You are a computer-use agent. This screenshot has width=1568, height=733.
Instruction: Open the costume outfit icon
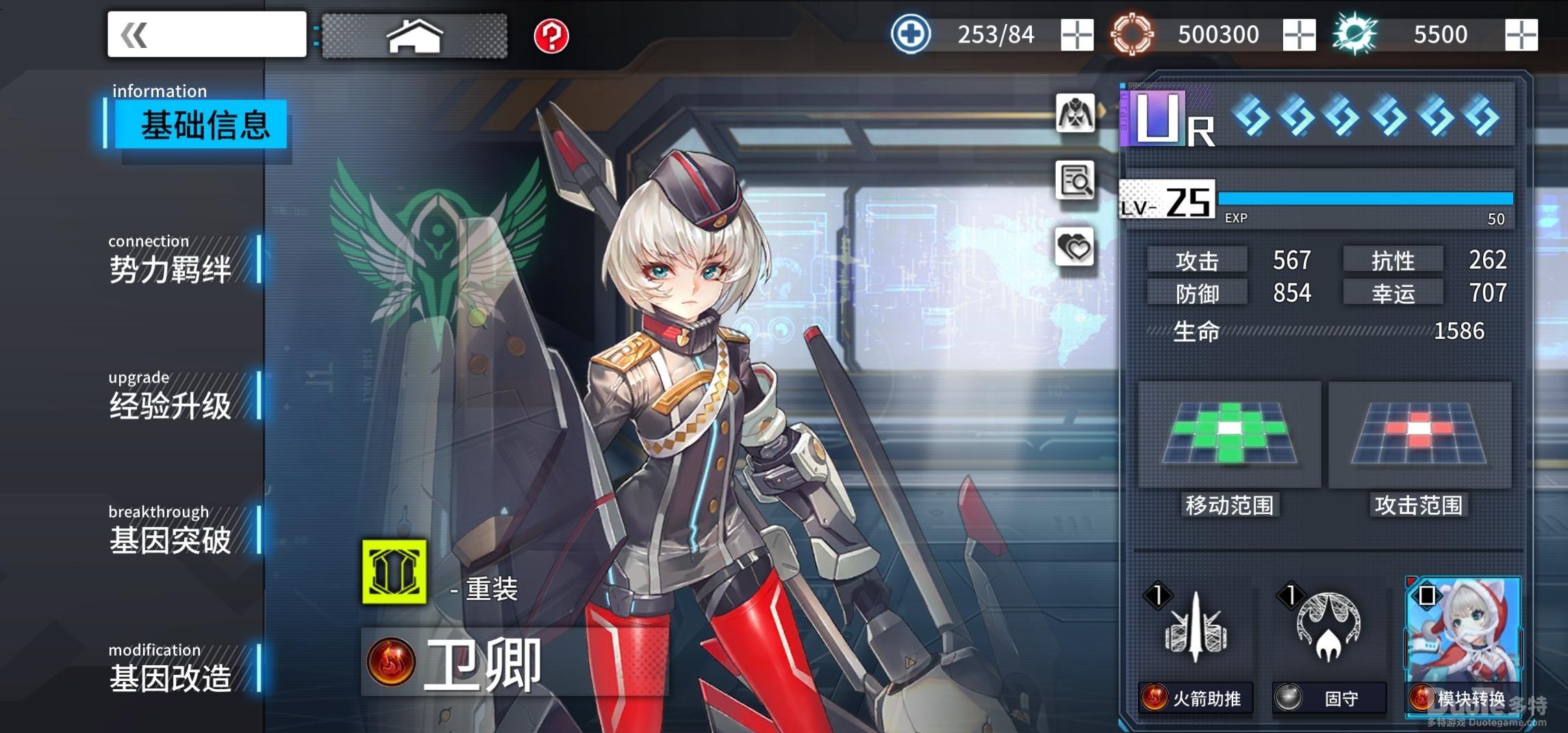[x=1075, y=113]
